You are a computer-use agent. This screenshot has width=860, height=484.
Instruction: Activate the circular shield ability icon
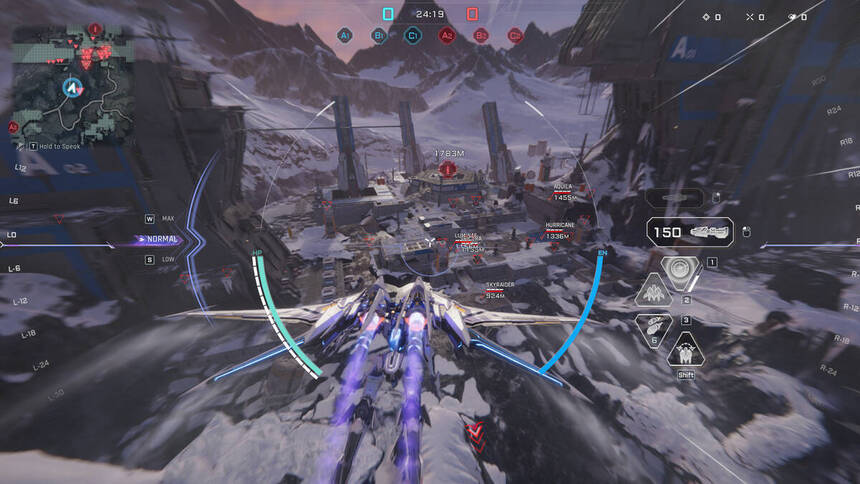[681, 270]
